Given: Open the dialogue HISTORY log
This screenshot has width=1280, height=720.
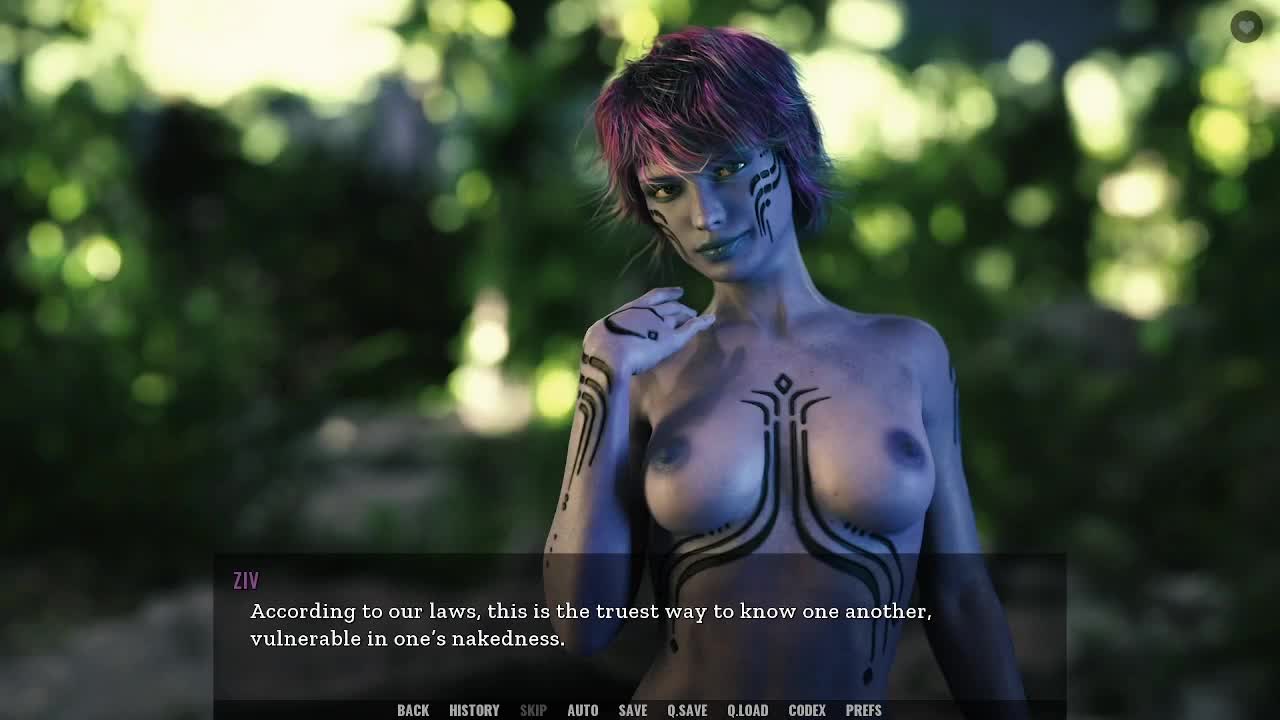Looking at the screenshot, I should (474, 710).
